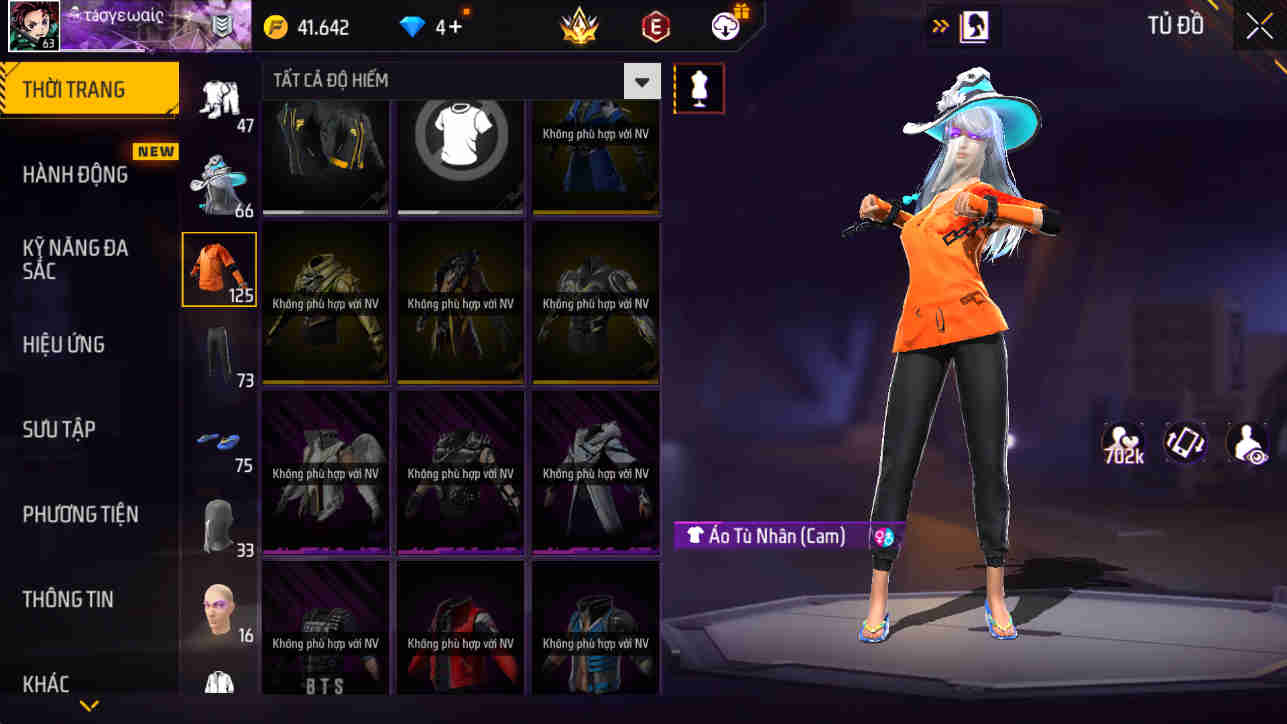Collapse the panel using the double-arrow expander

pyautogui.click(x=937, y=25)
